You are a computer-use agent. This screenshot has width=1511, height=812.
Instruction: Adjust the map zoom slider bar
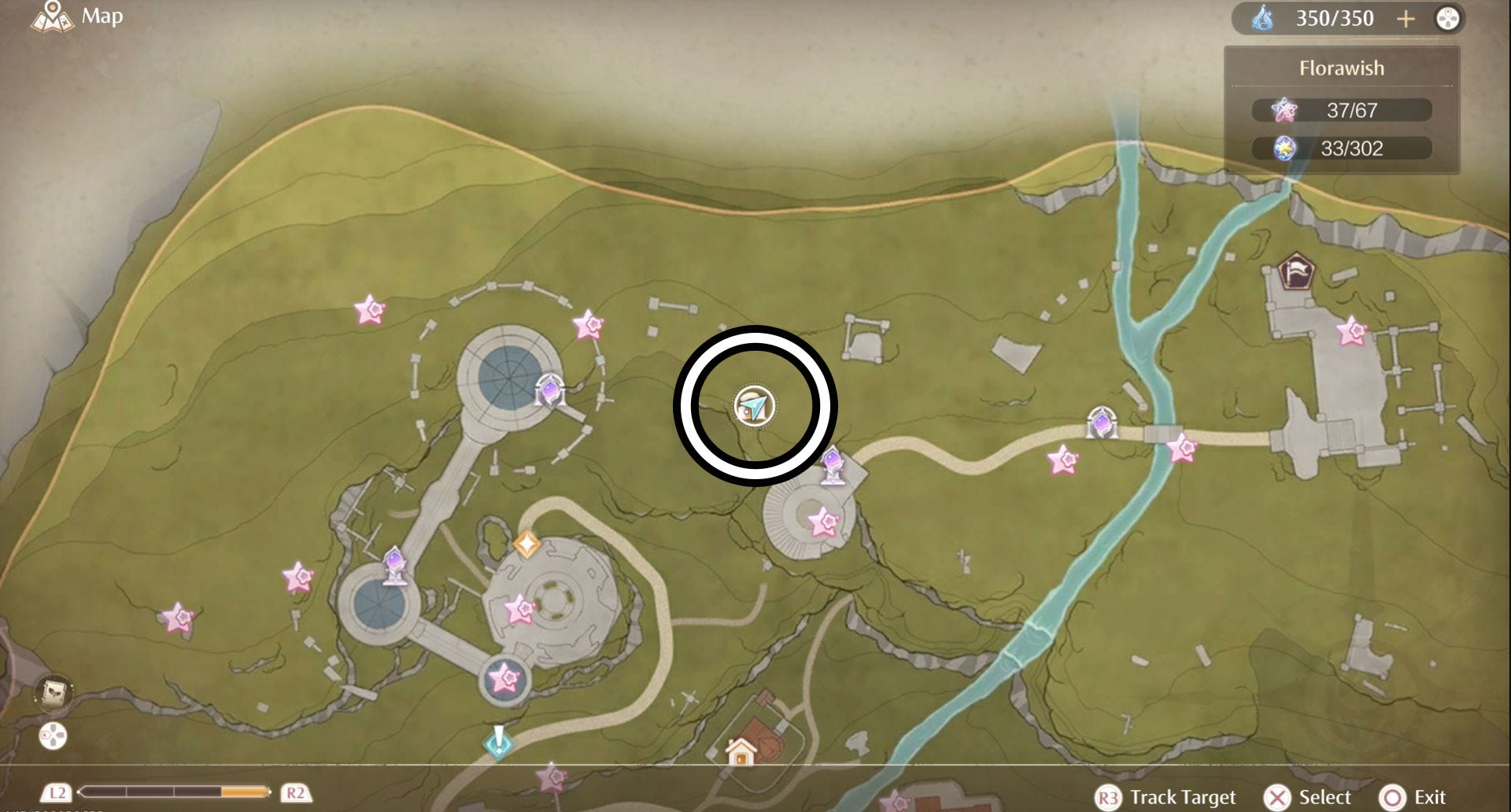coord(175,792)
